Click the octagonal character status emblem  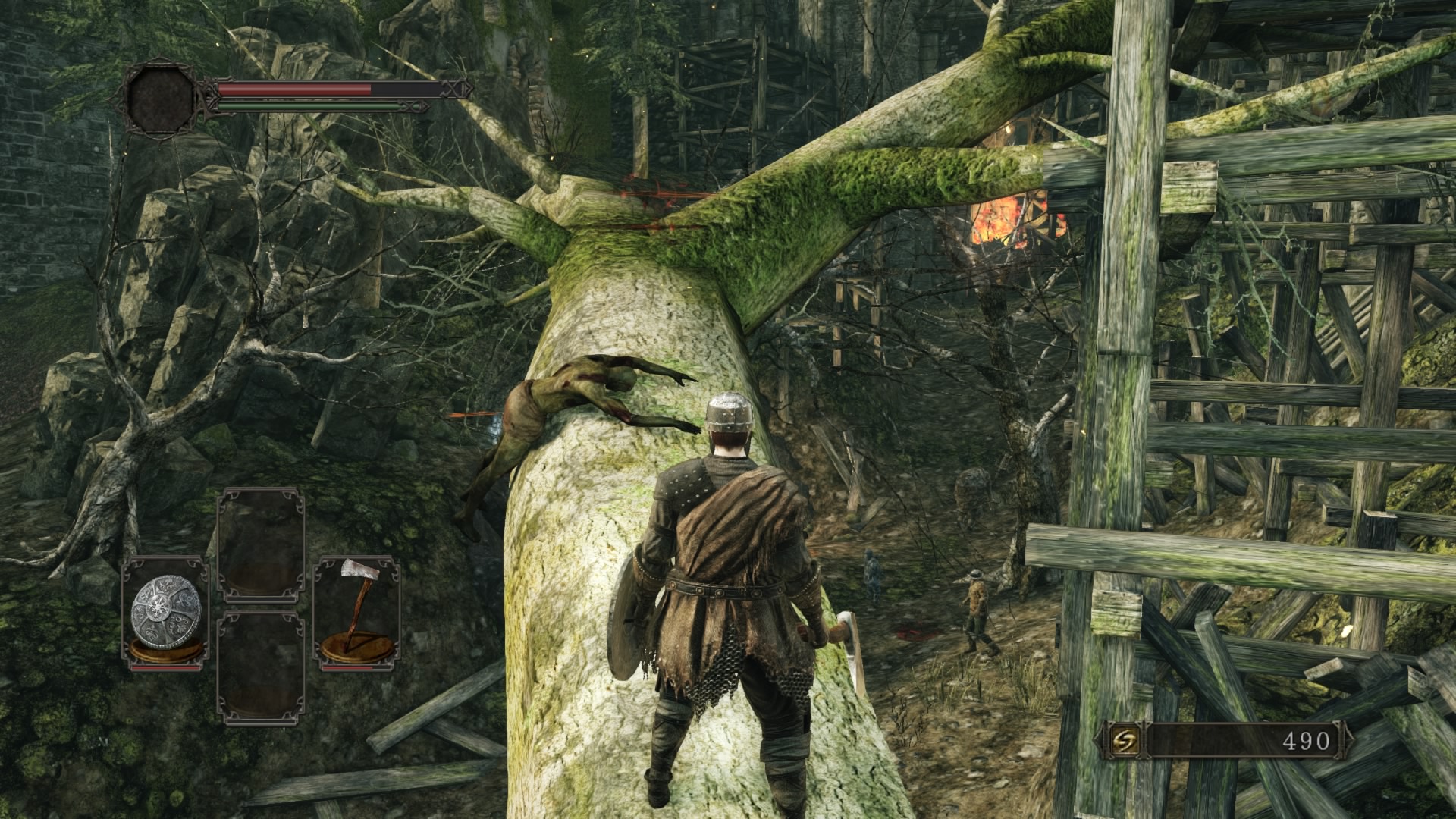click(161, 99)
